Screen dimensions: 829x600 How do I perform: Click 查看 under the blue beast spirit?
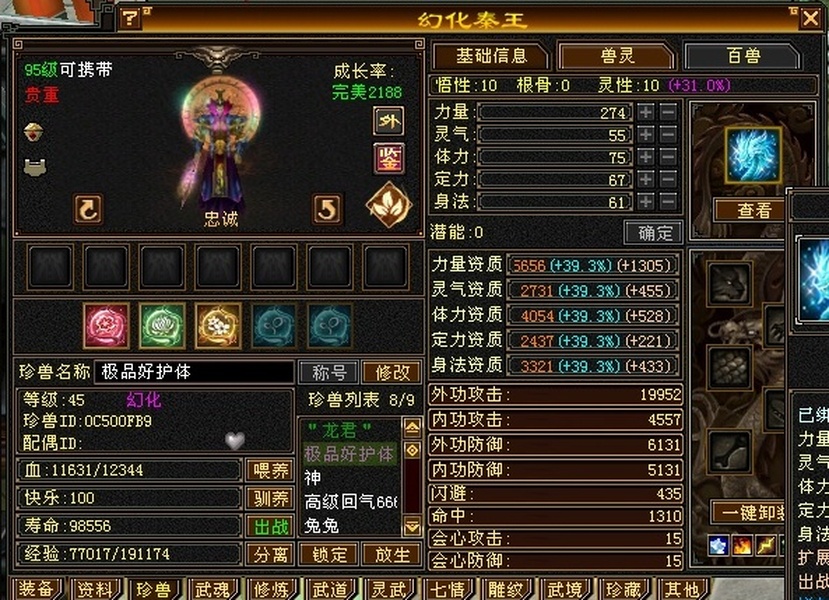pyautogui.click(x=755, y=210)
